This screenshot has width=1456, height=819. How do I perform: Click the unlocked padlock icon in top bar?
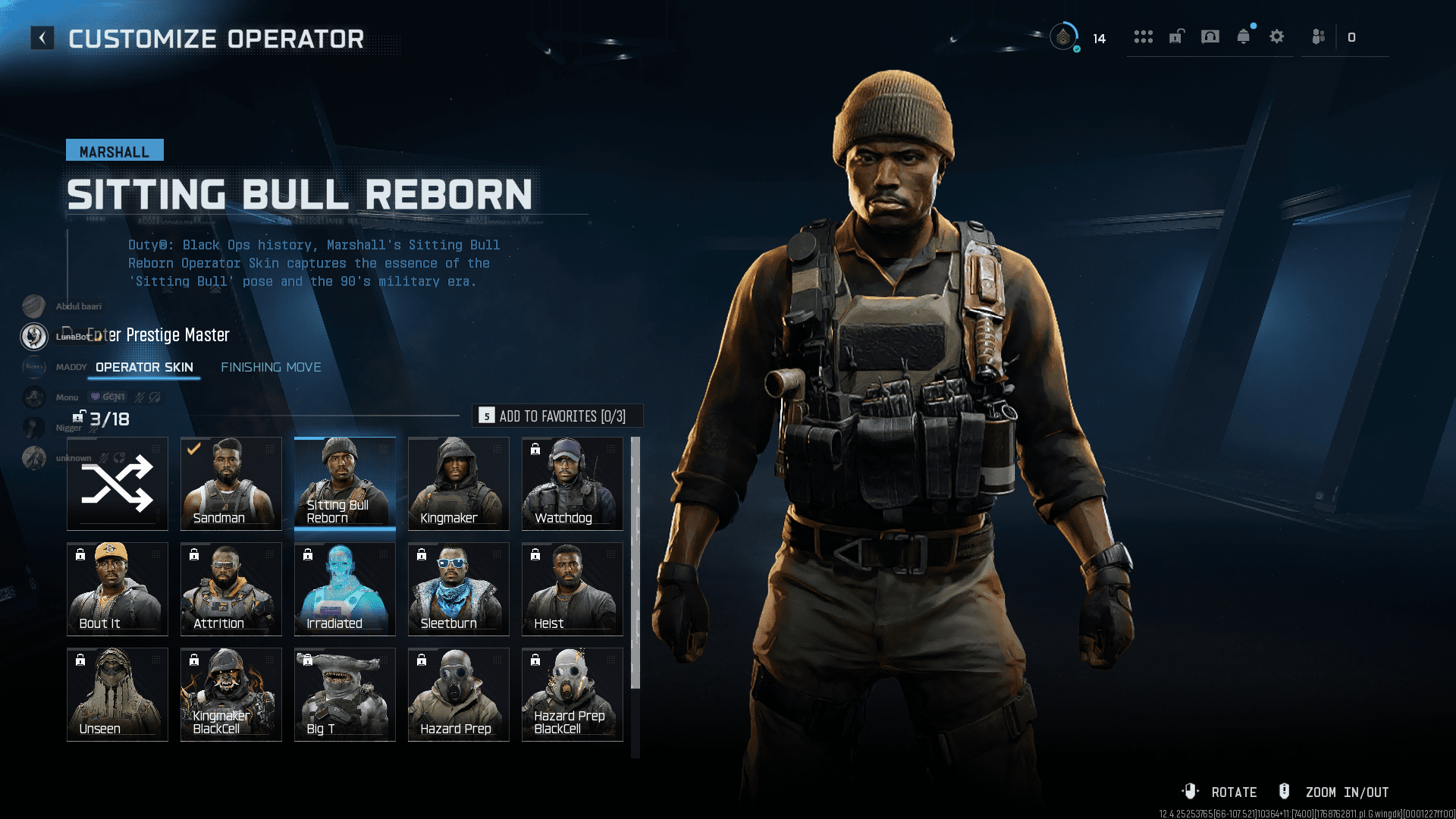coord(1175,36)
